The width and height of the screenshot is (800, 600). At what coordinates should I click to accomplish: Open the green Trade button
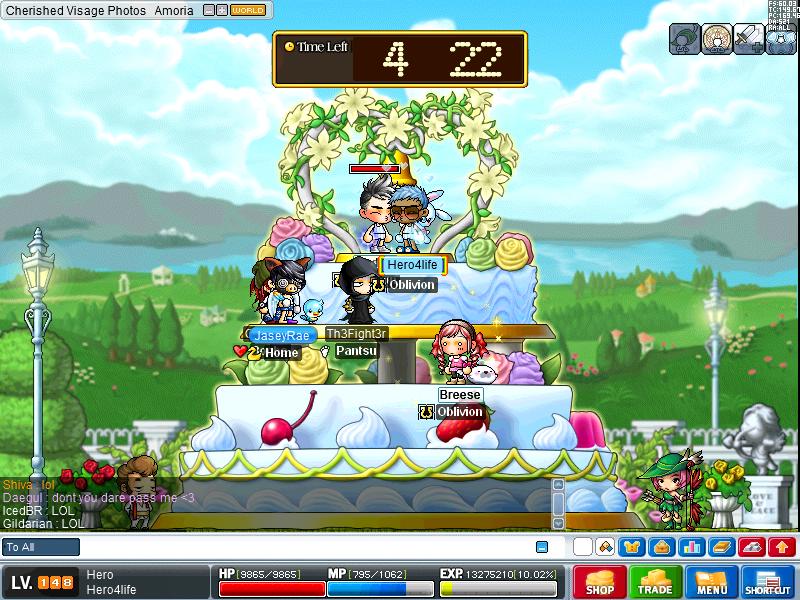tap(656, 583)
